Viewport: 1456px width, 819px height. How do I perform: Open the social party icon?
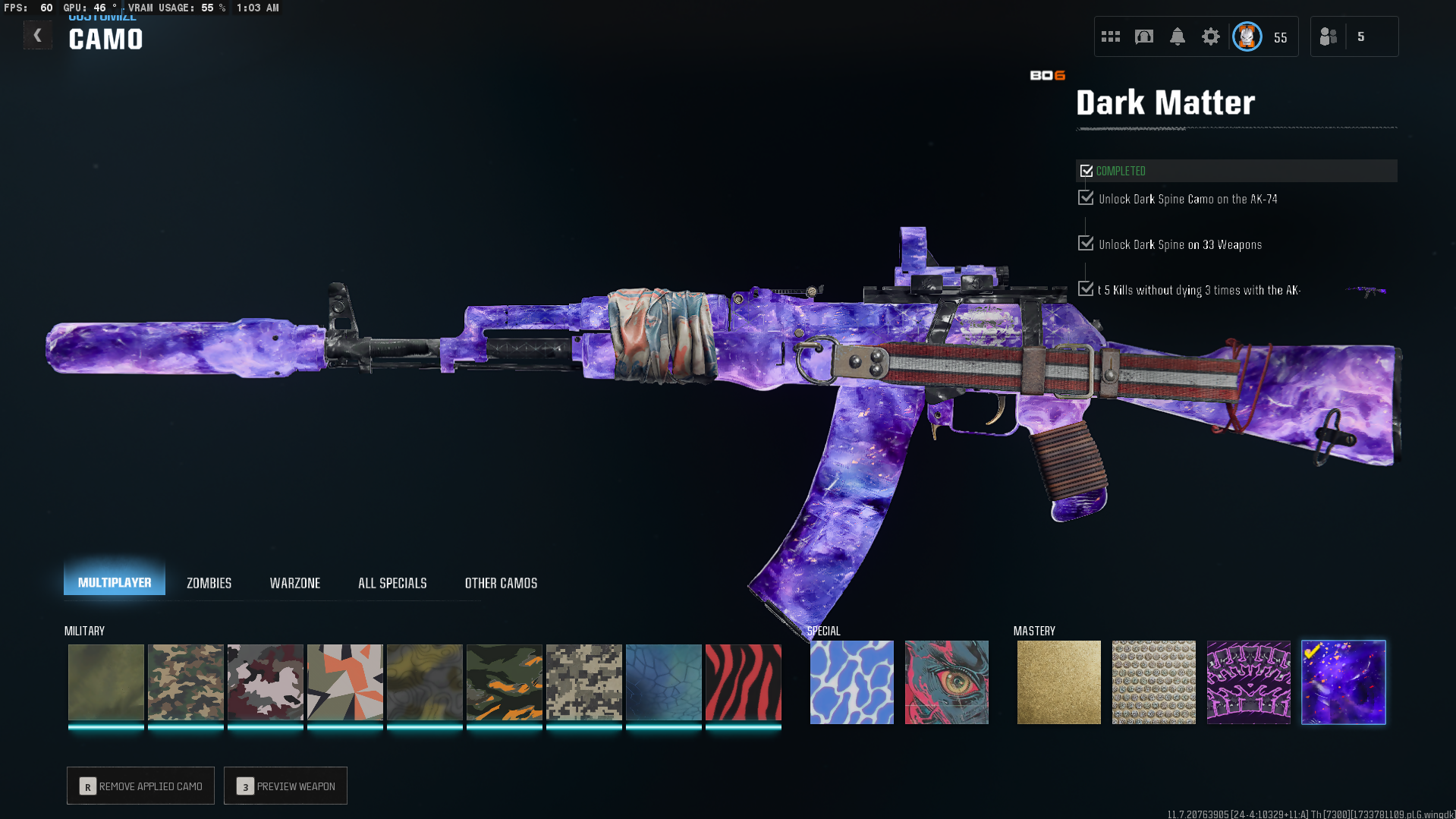tap(1329, 36)
